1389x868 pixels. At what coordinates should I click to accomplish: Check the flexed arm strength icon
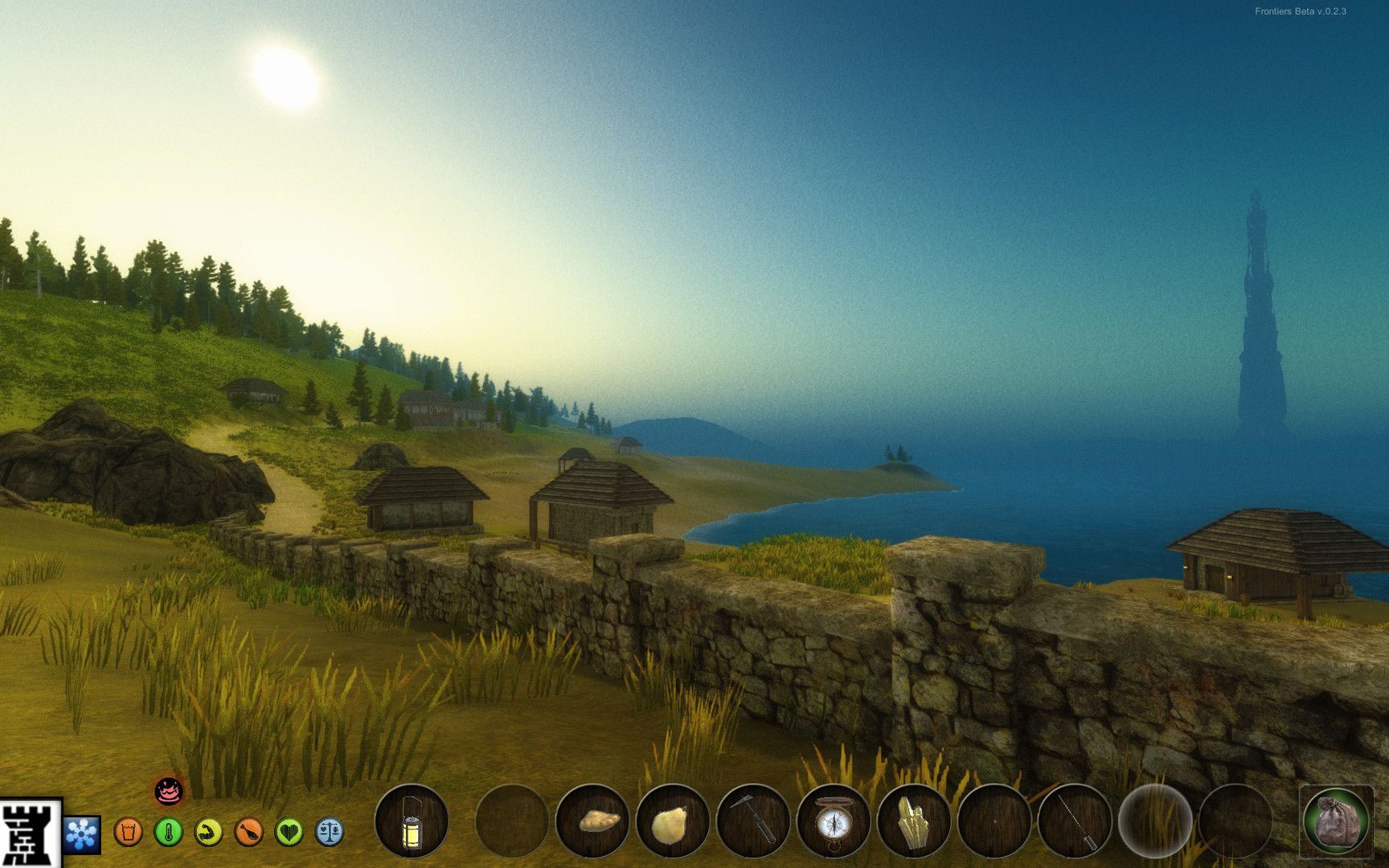point(209,832)
